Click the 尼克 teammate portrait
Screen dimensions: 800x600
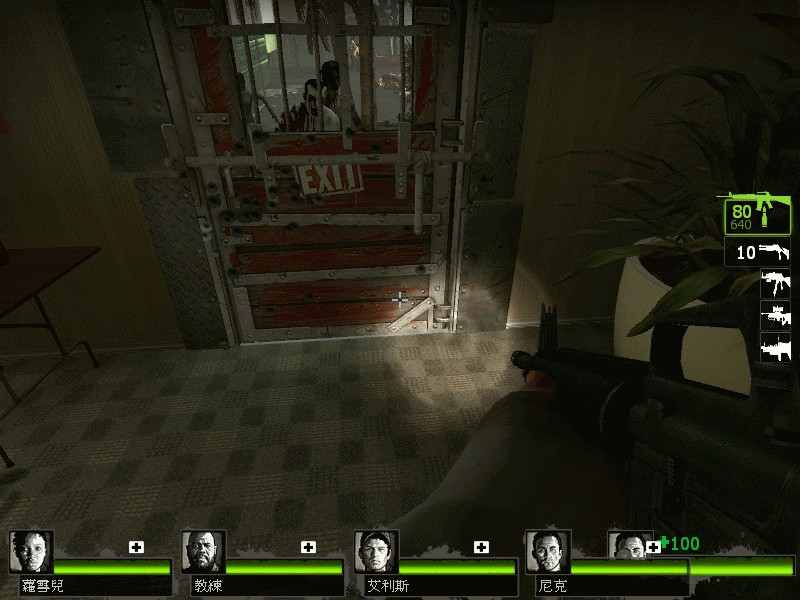(x=547, y=552)
